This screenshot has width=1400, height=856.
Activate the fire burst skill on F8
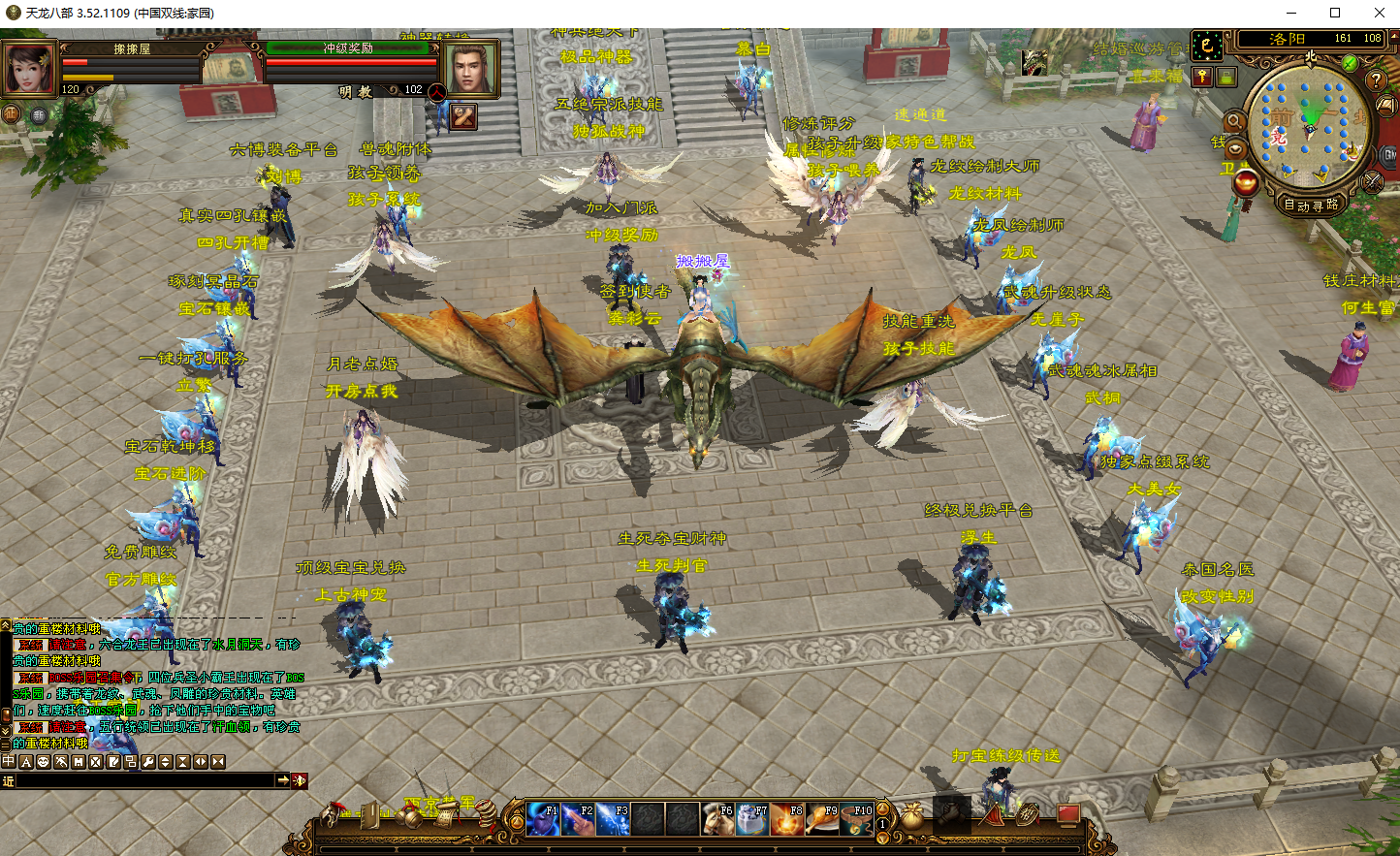pos(787,819)
